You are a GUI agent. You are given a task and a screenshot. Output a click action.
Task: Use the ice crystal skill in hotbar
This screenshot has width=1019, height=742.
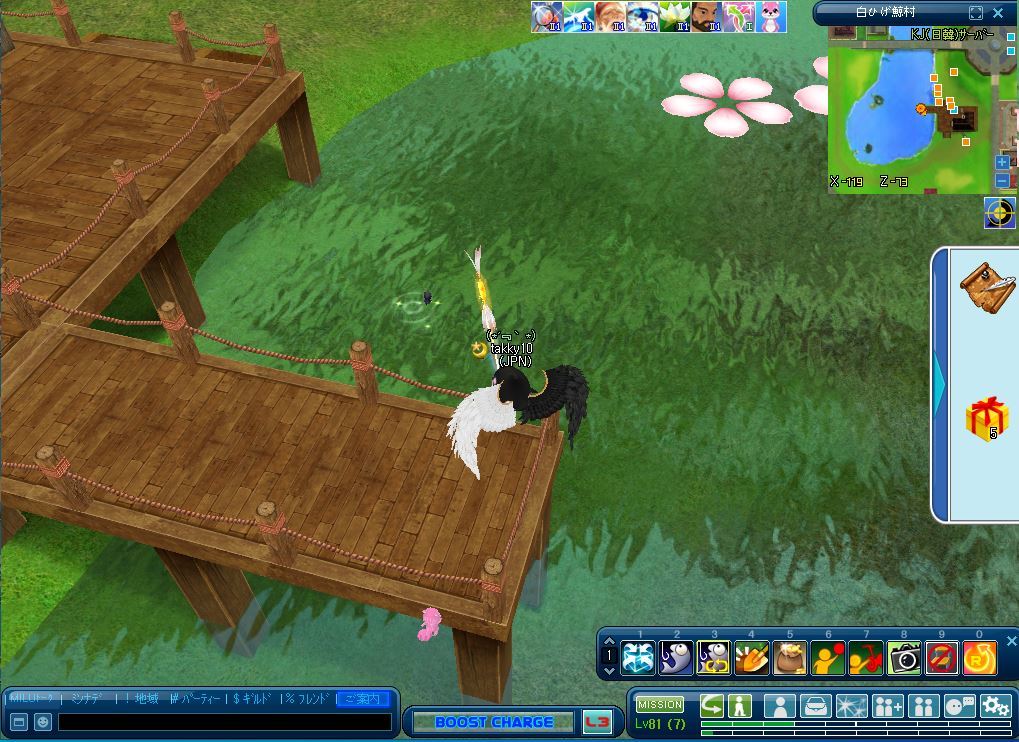click(638, 657)
